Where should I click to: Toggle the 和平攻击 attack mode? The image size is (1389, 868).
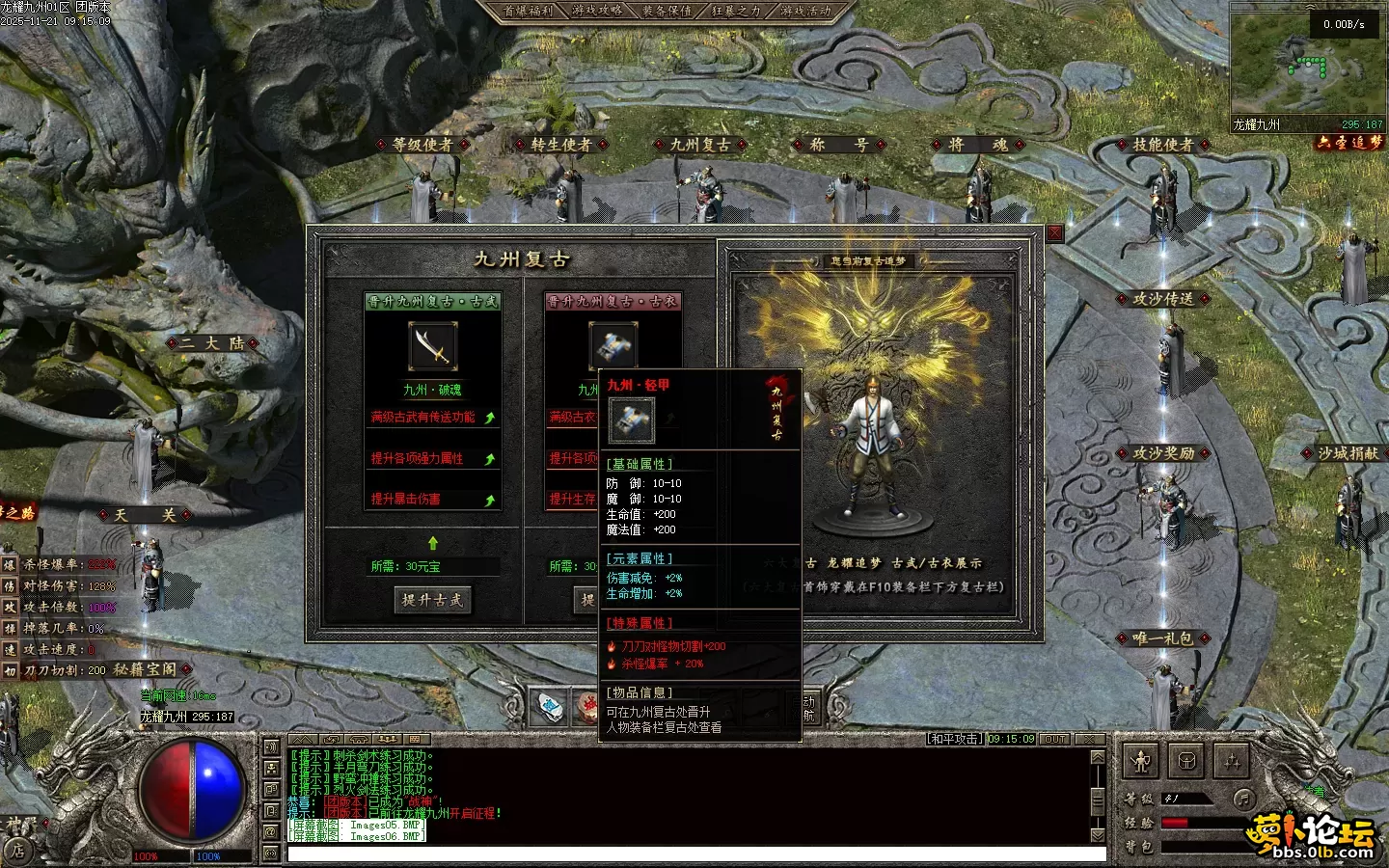tap(955, 739)
